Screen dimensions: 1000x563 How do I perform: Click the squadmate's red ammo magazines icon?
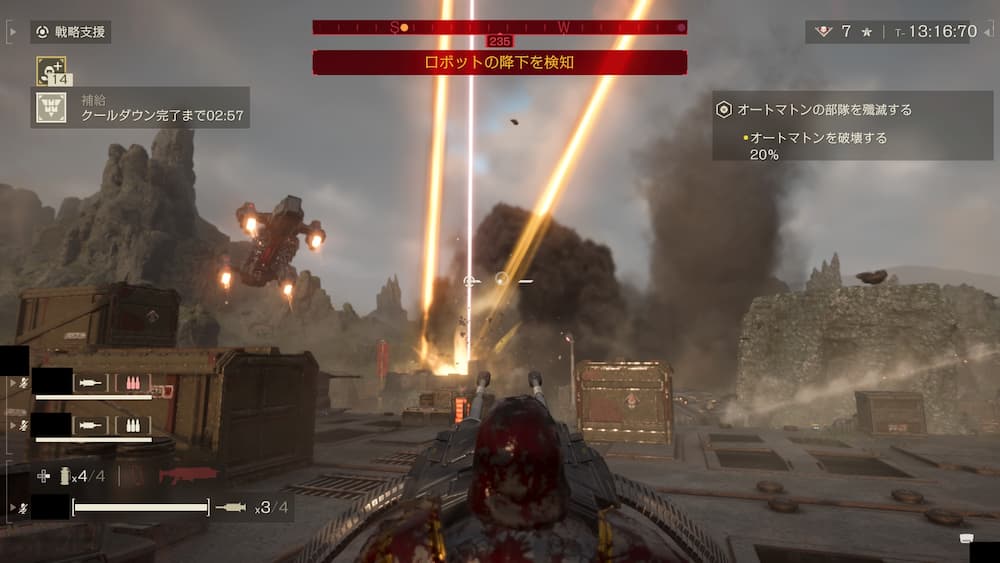(132, 383)
